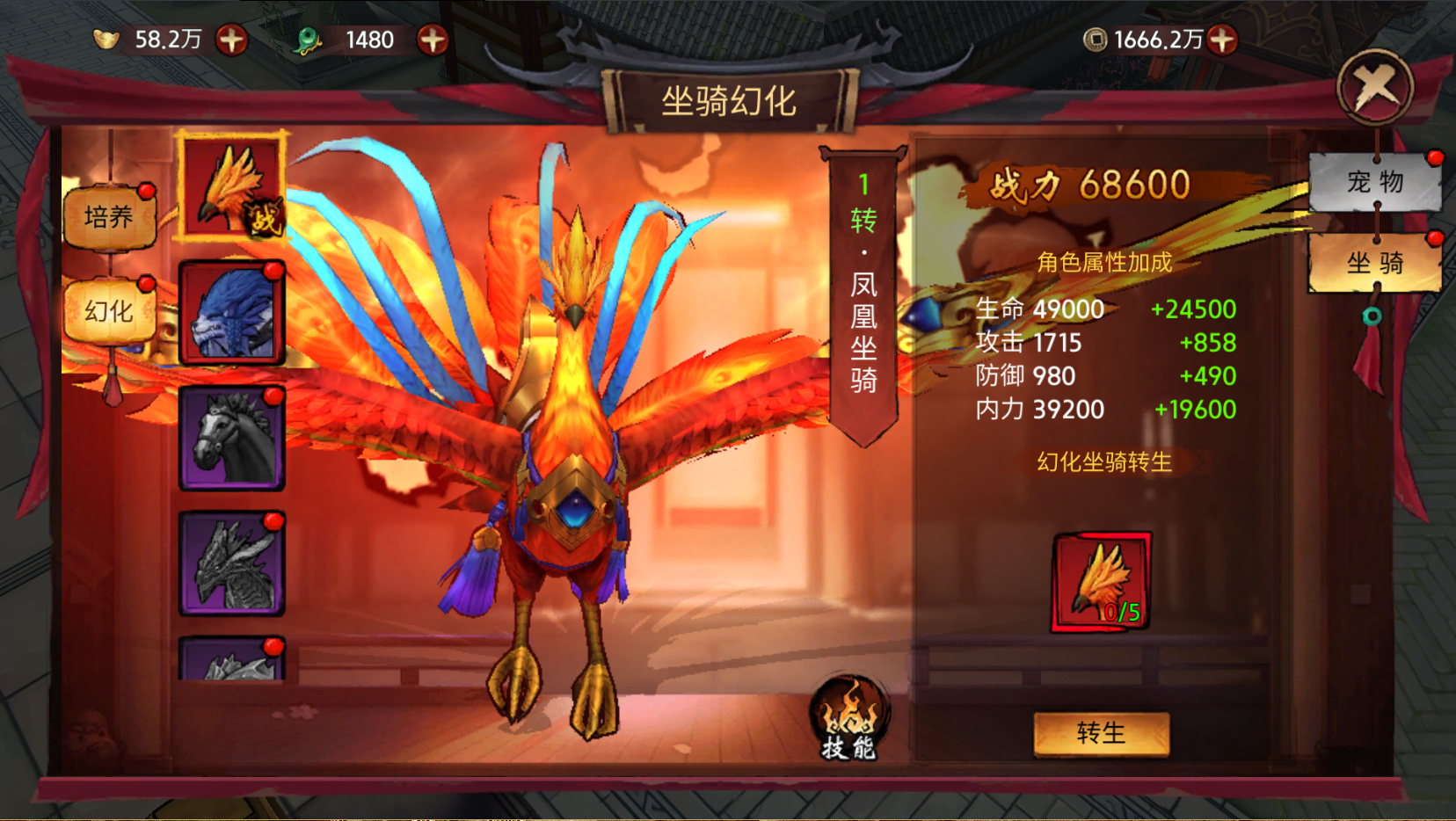Open the 幻化 transform menu on the left
This screenshot has height=821, width=1456.
pyautogui.click(x=109, y=309)
